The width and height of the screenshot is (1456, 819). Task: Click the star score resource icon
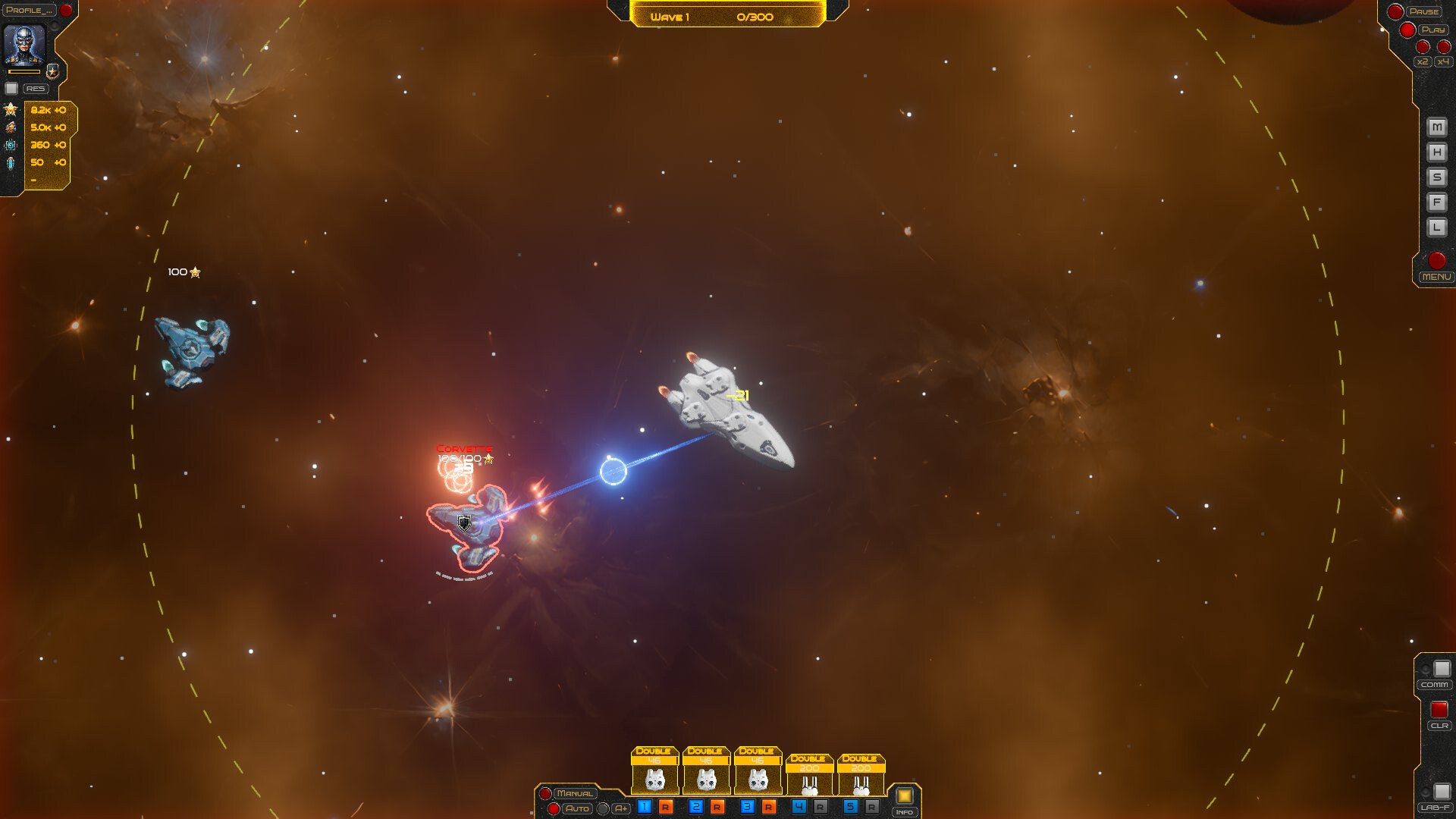(11, 111)
